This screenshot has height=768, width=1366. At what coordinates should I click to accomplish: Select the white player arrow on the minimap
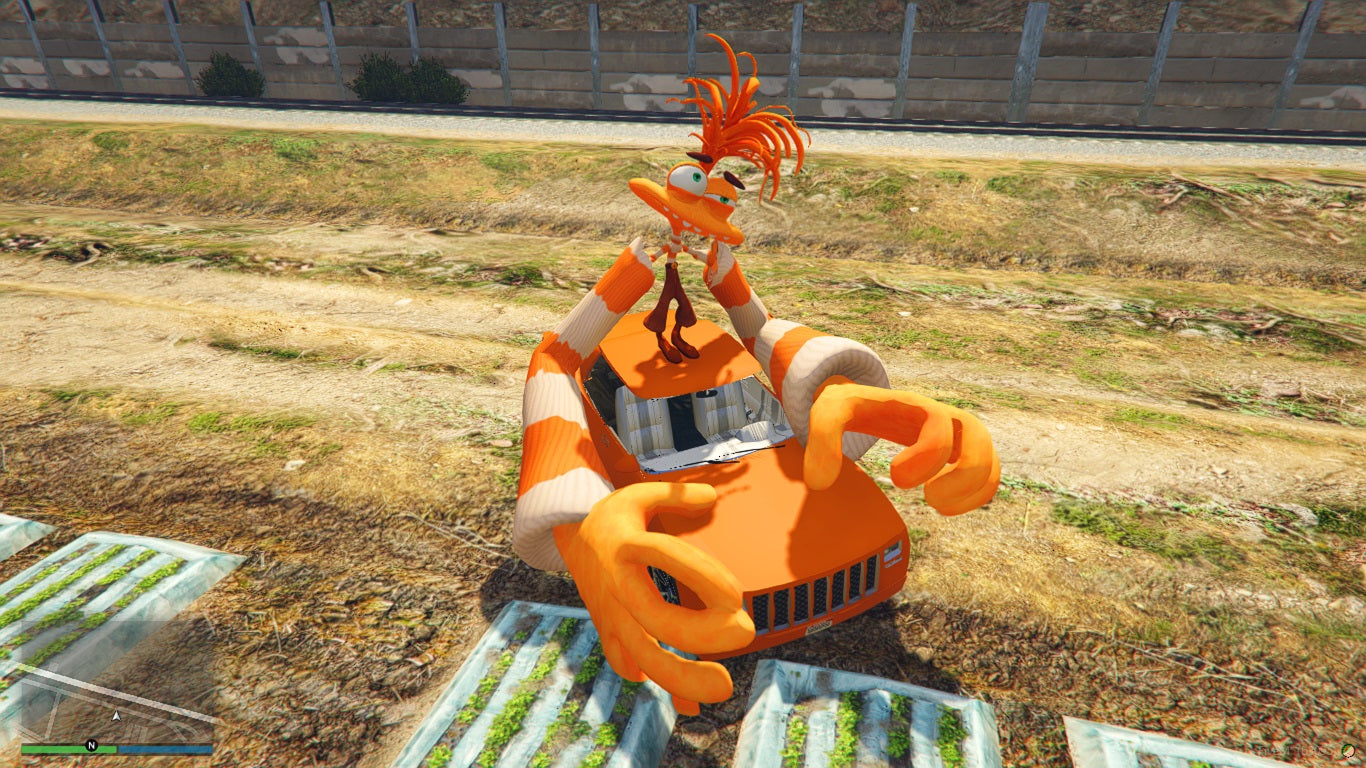coord(117,716)
